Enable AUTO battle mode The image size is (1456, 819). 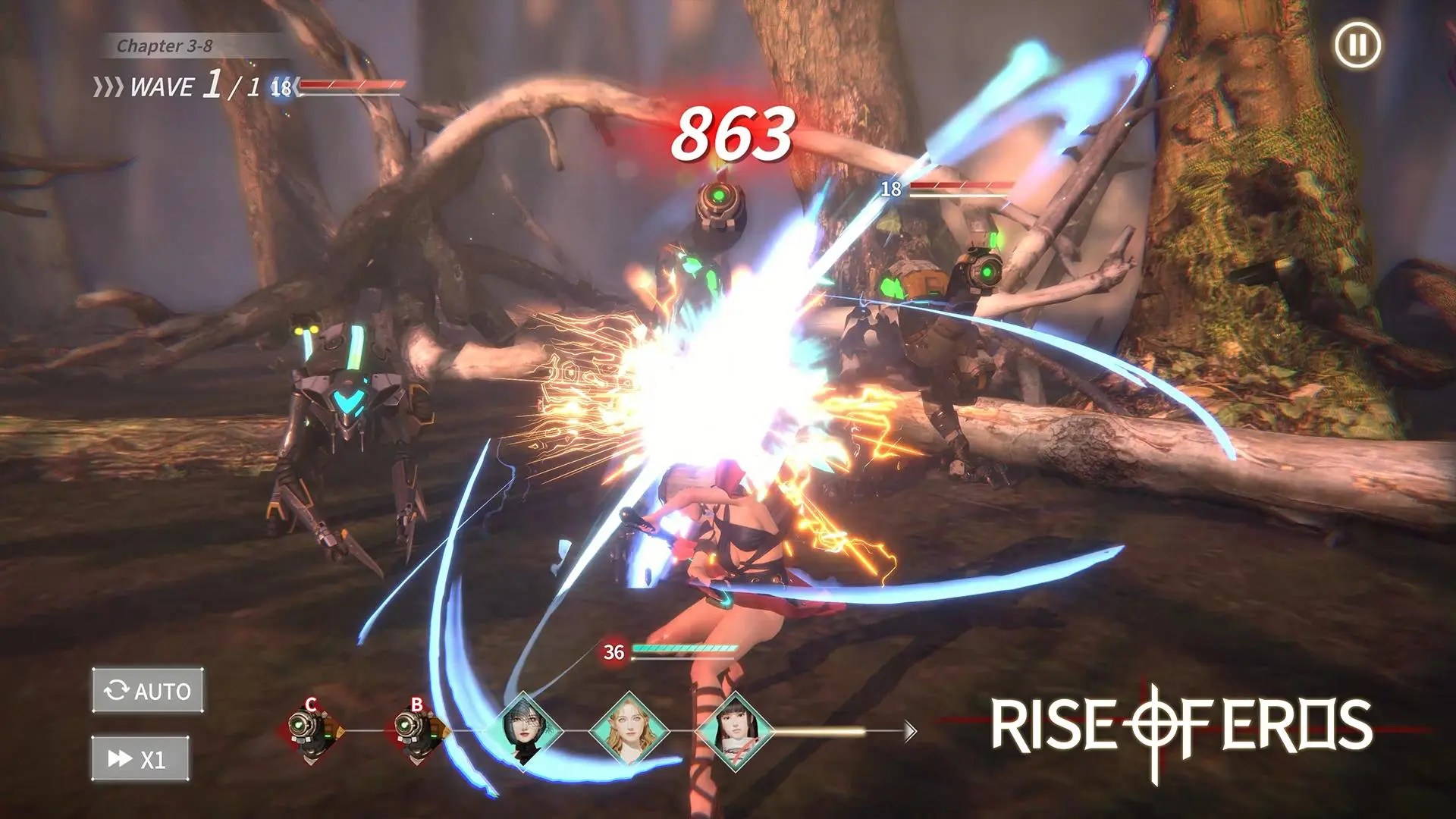[x=146, y=691]
